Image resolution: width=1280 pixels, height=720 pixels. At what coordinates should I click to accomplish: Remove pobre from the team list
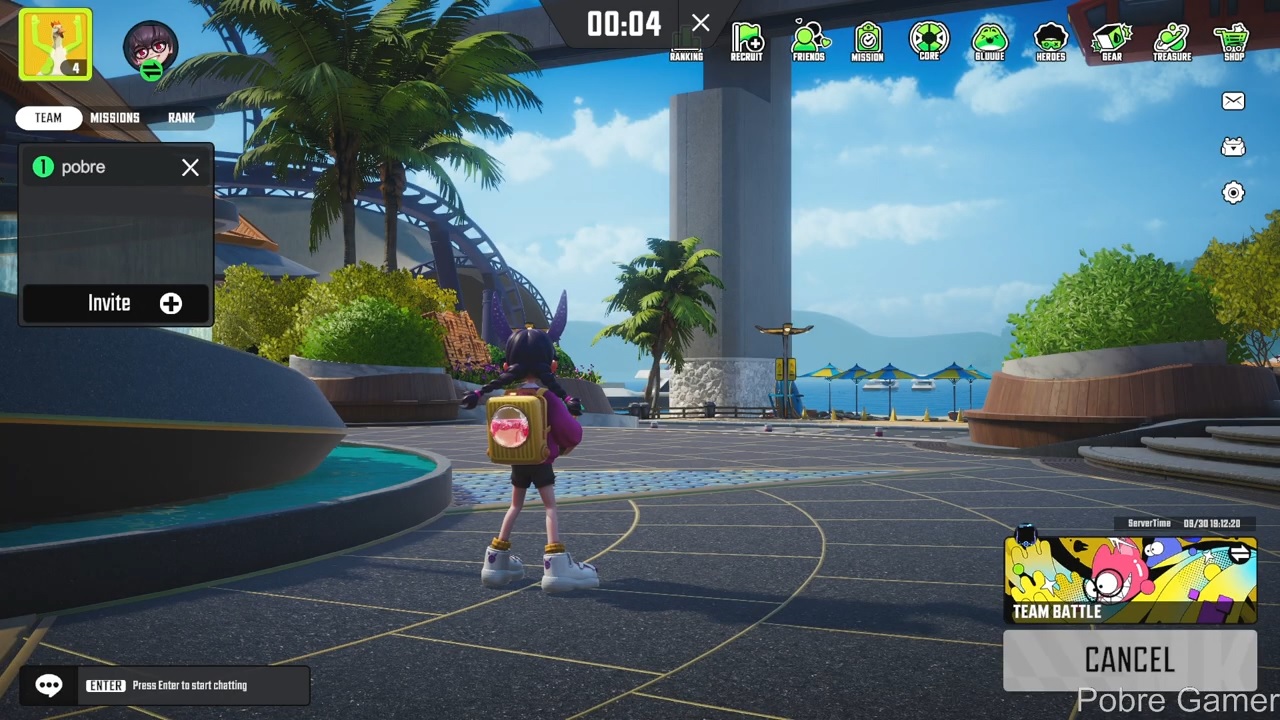coord(190,168)
